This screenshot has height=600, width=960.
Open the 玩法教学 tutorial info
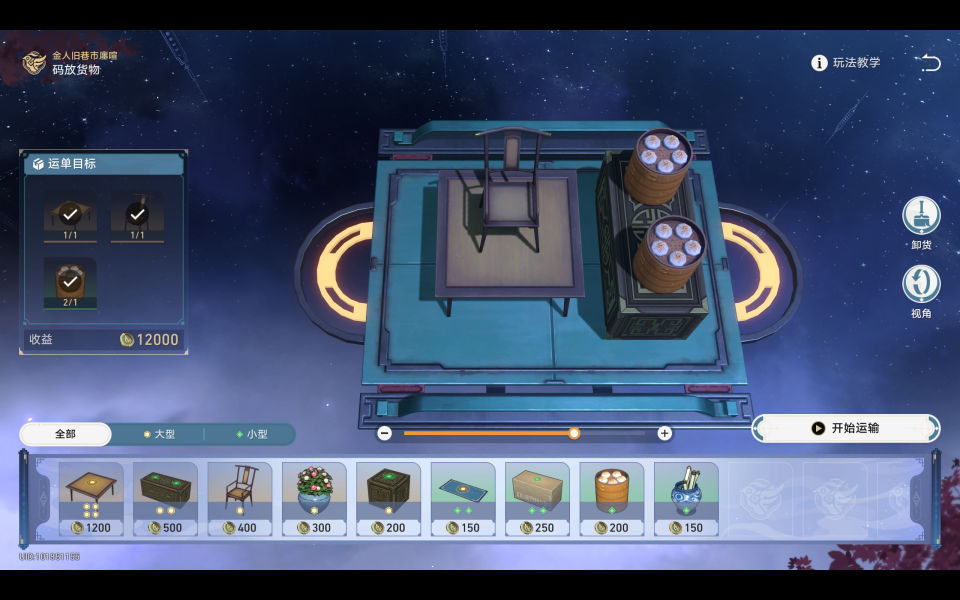(x=846, y=63)
